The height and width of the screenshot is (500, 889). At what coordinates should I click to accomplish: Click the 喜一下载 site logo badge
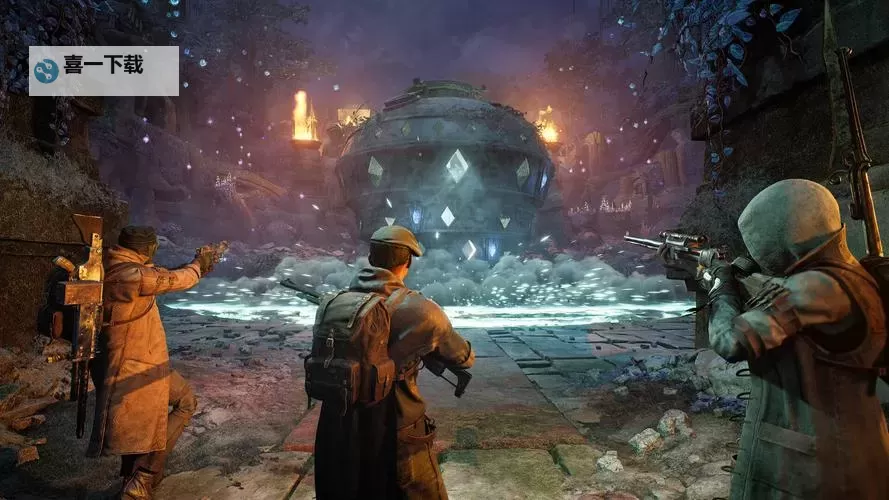pyautogui.click(x=103, y=70)
